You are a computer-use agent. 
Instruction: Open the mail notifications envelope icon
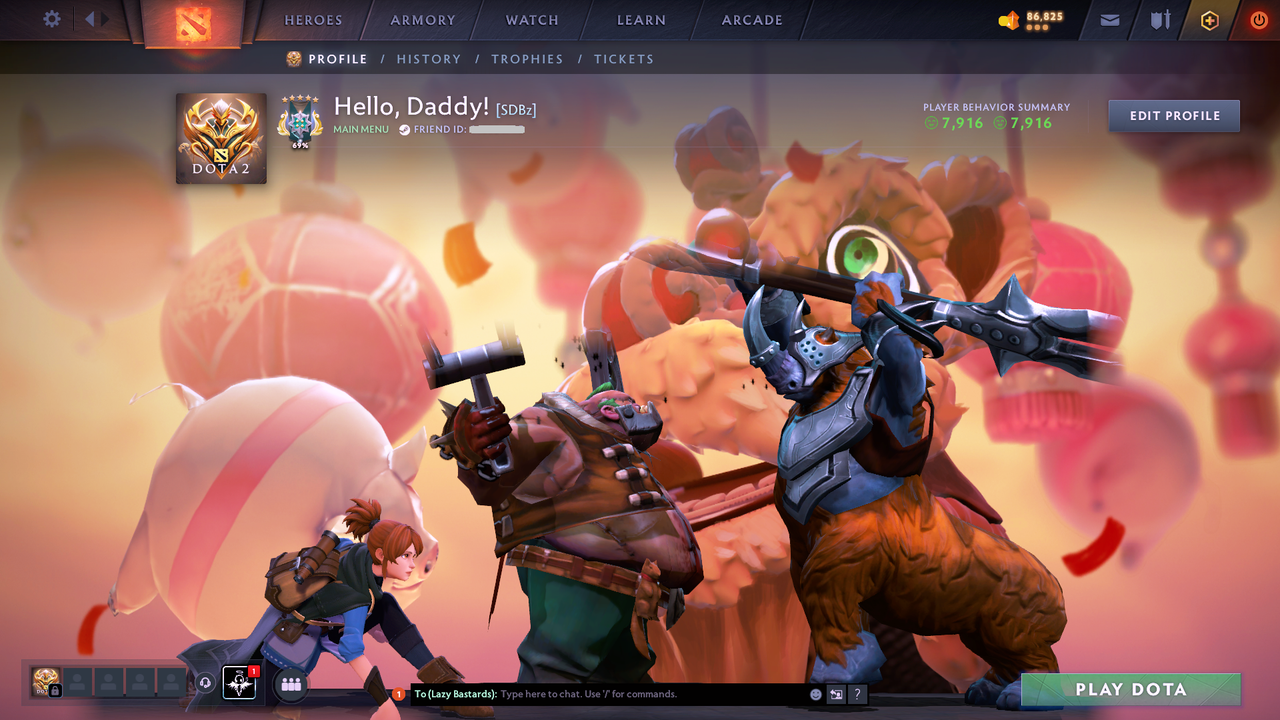tap(1109, 19)
